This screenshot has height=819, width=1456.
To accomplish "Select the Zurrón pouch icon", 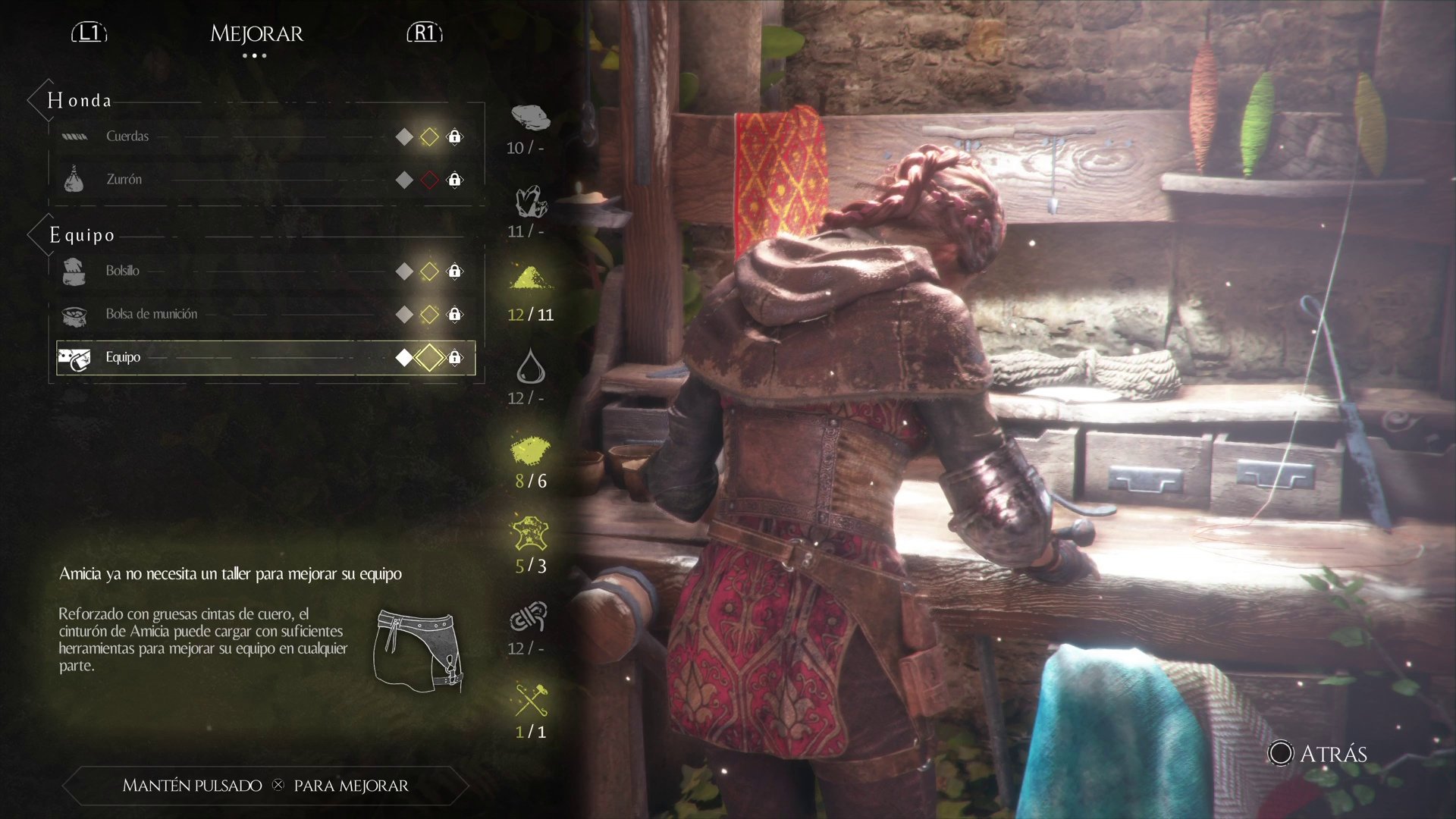I will point(74,177).
